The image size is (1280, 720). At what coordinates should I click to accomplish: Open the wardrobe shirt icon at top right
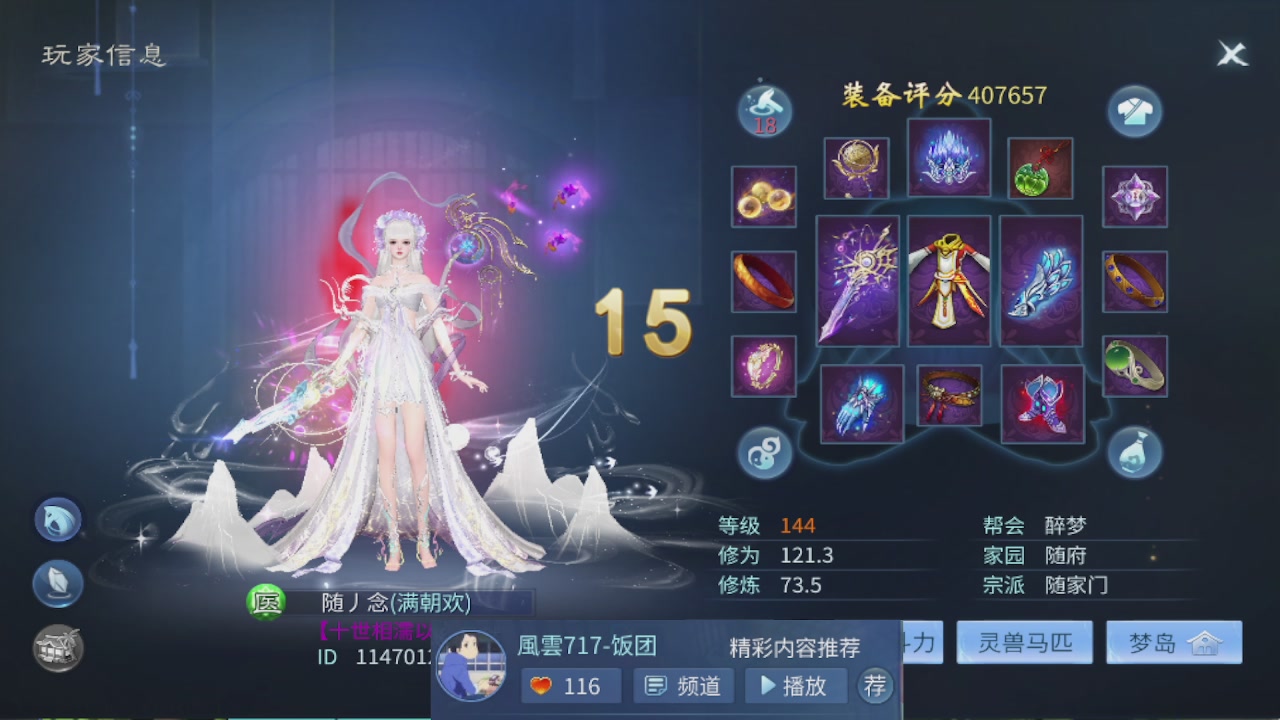(1136, 110)
